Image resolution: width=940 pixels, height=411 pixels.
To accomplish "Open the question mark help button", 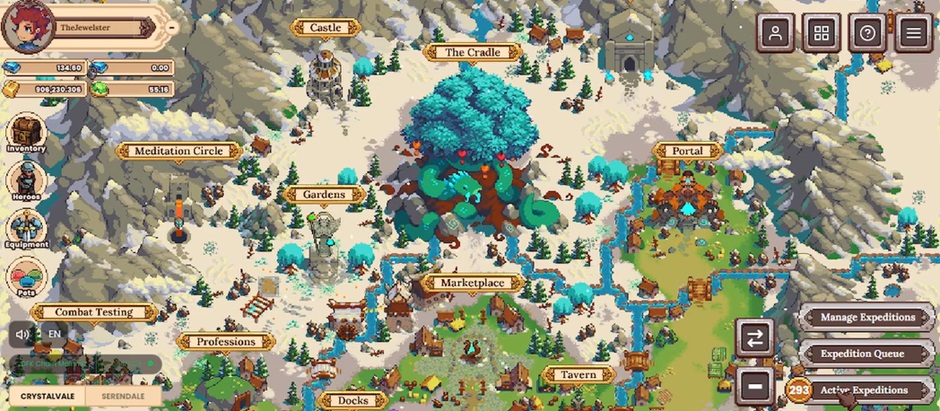I will [867, 33].
